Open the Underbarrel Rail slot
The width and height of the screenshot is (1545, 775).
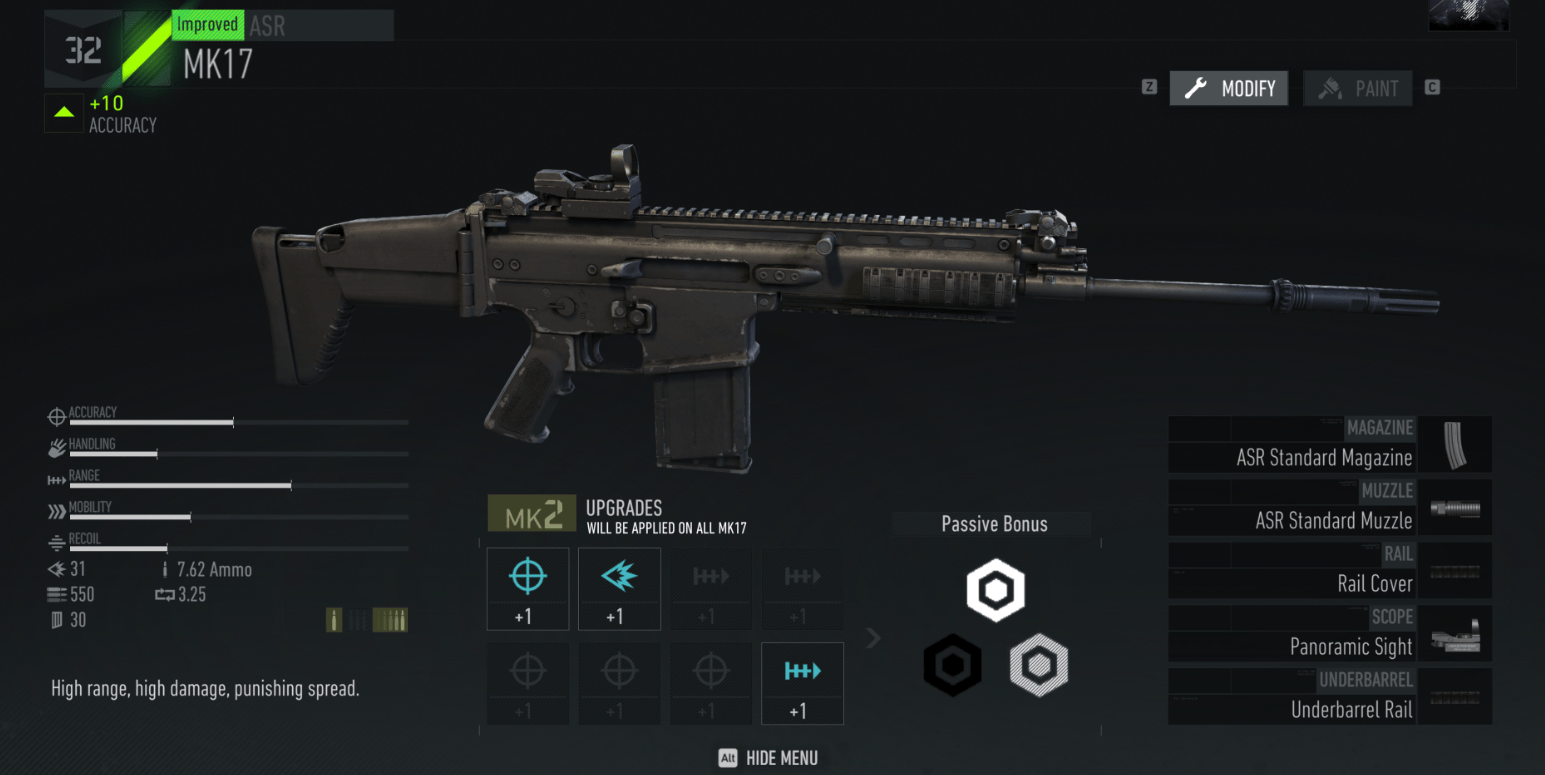pyautogui.click(x=1329, y=697)
